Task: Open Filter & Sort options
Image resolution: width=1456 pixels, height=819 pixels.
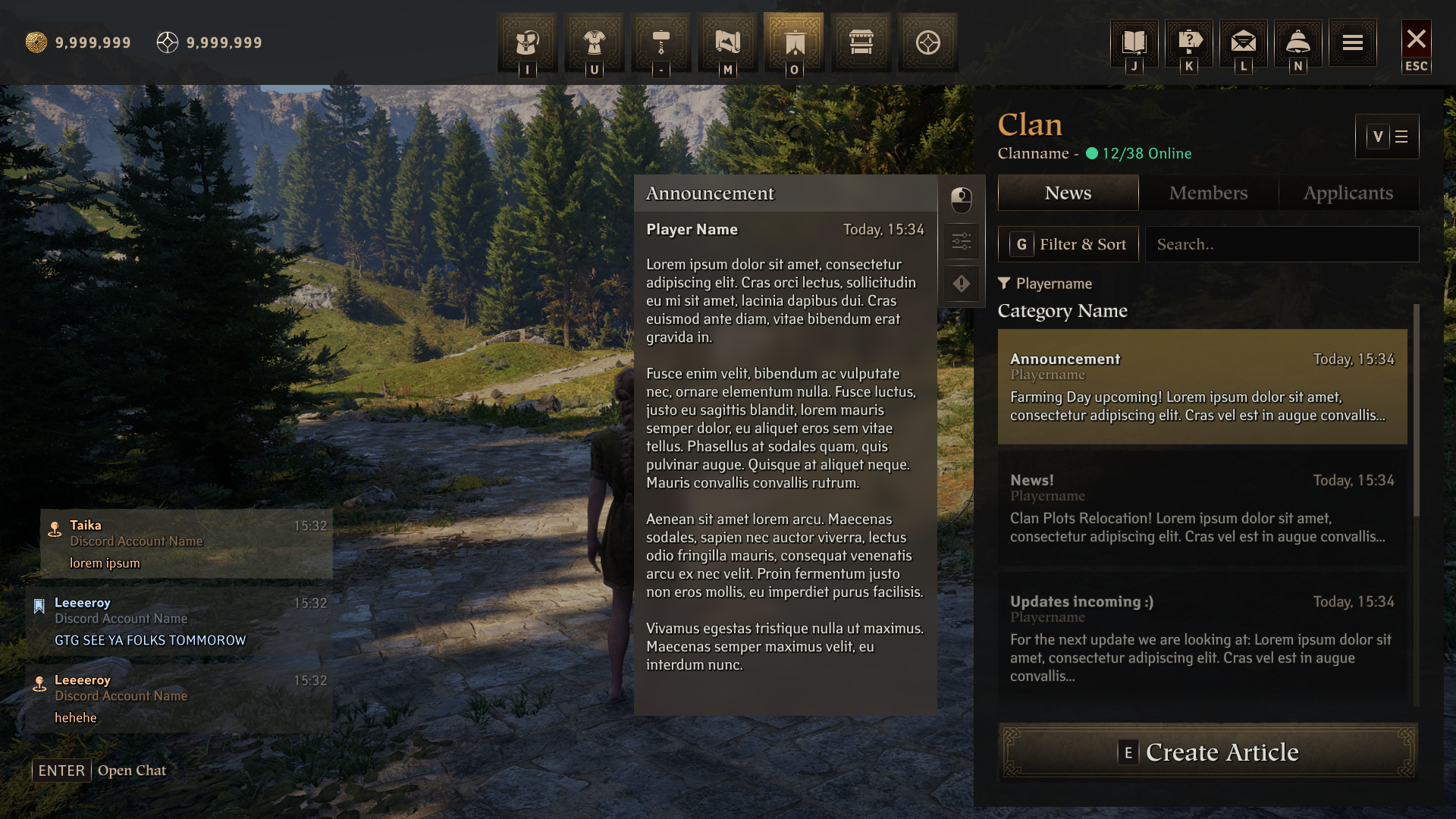Action: click(1068, 244)
